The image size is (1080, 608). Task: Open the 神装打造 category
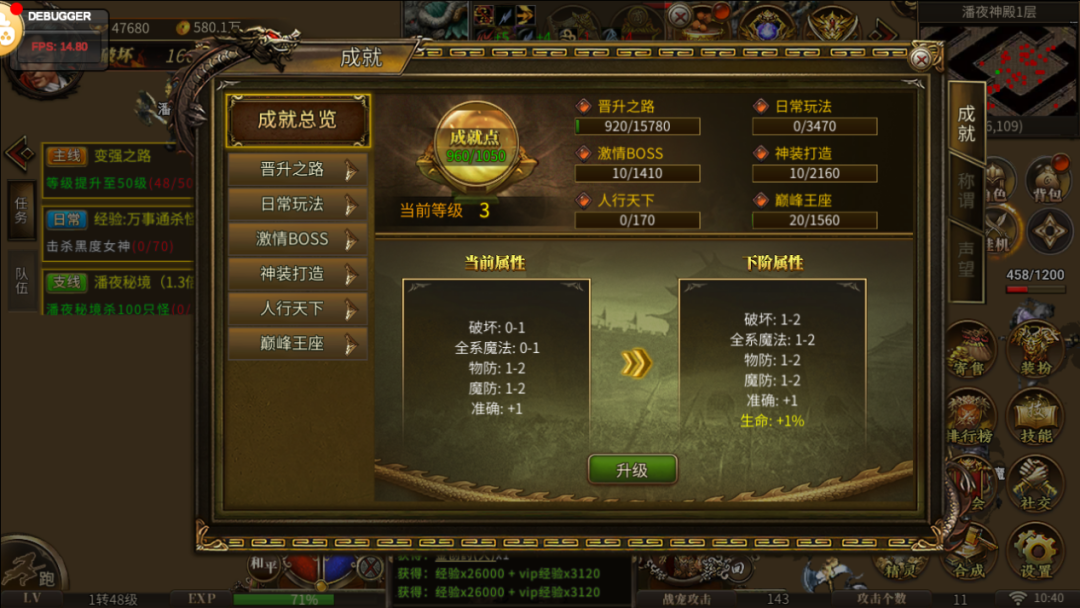(297, 274)
